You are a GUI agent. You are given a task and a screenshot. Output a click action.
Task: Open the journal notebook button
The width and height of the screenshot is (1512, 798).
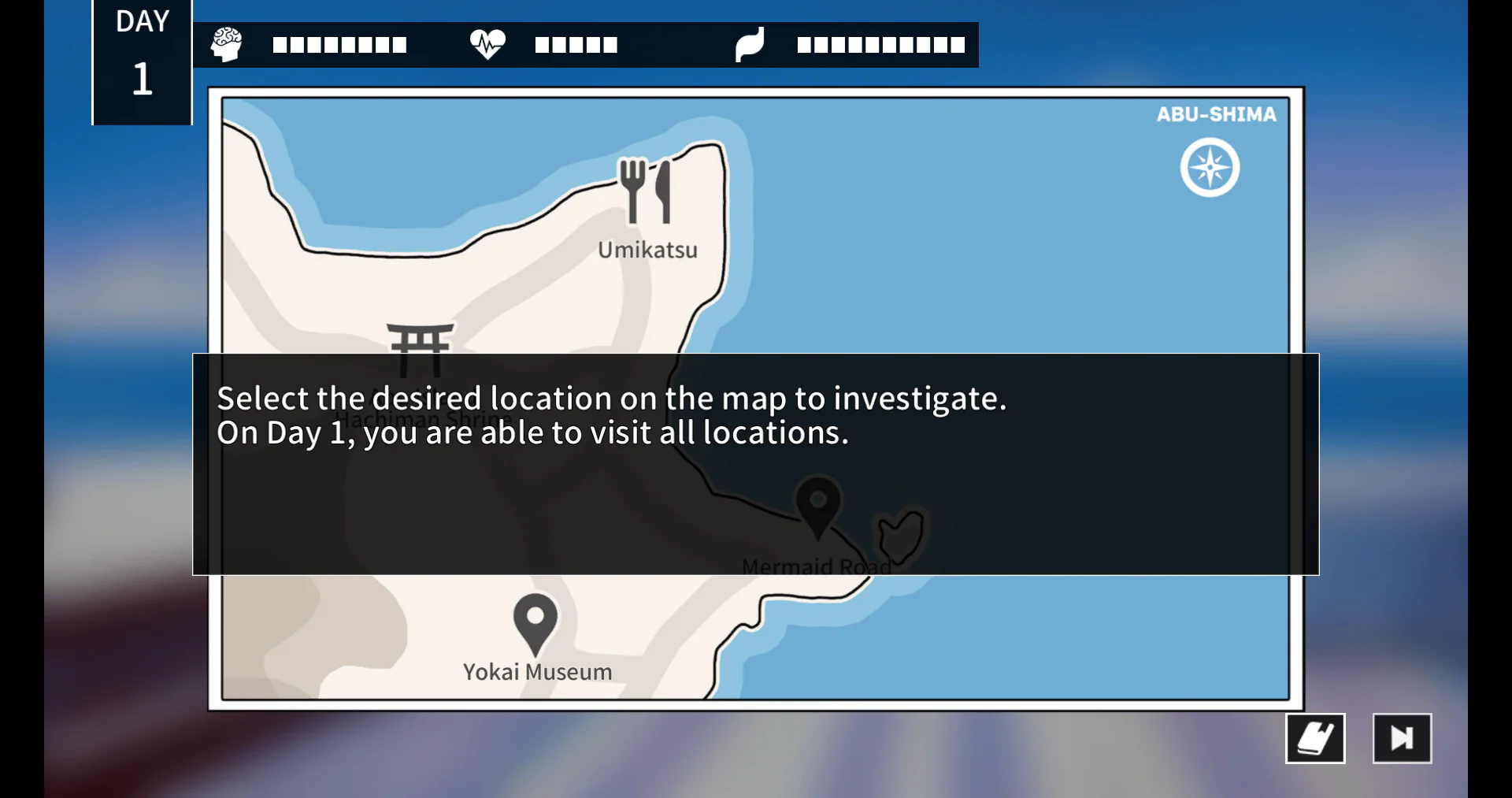click(x=1315, y=738)
